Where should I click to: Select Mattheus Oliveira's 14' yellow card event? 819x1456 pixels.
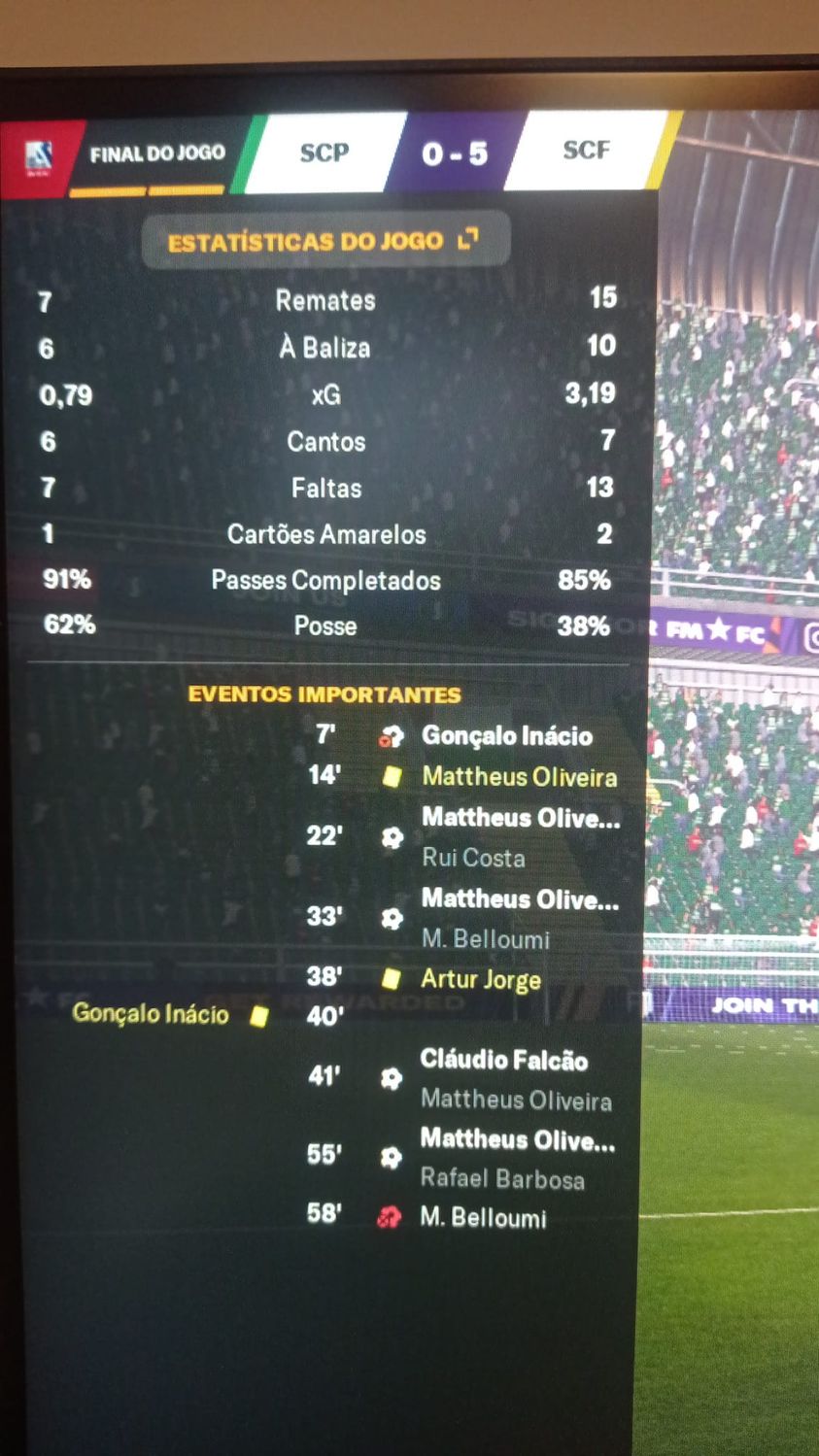click(519, 777)
